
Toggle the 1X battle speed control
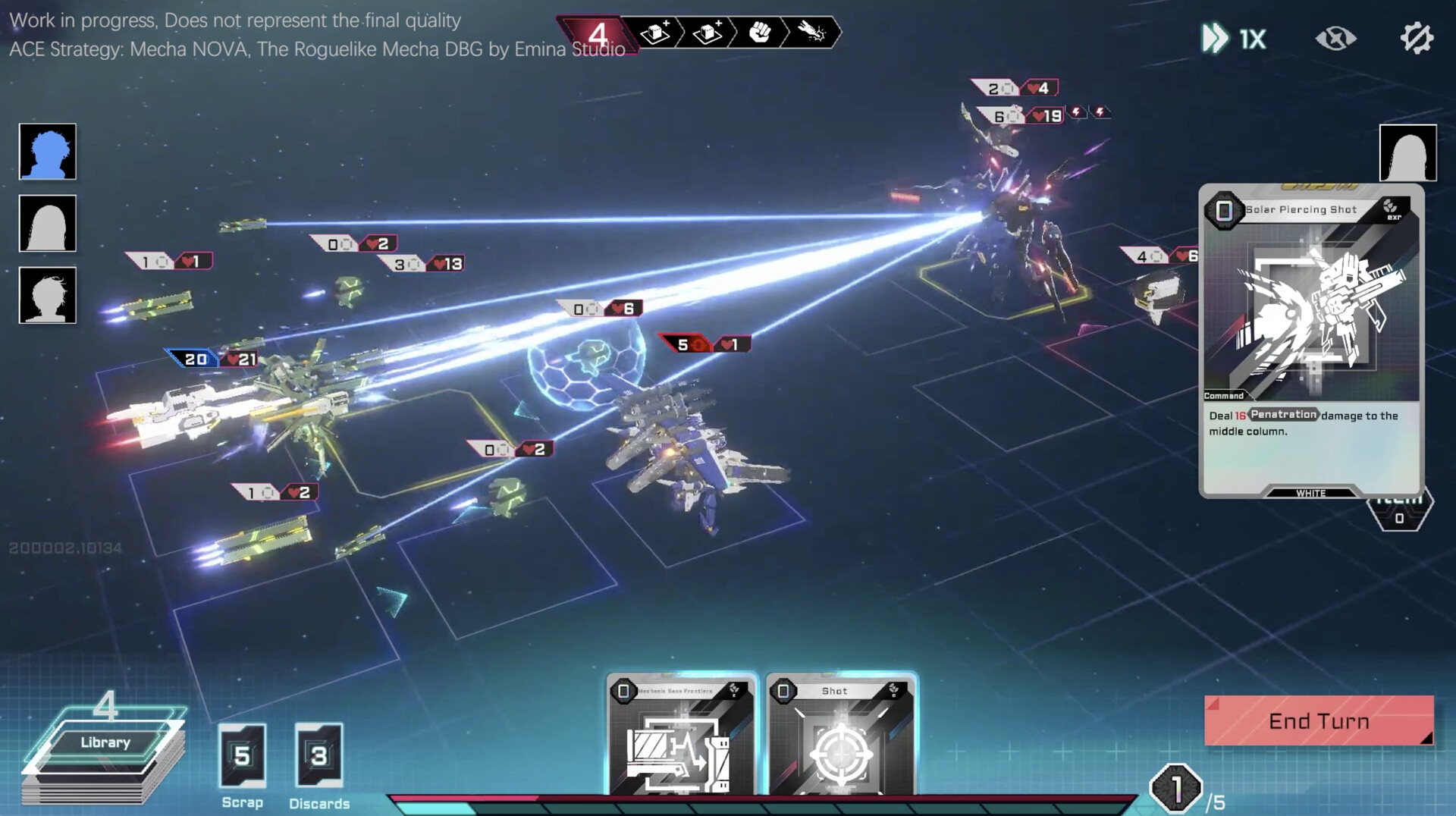(1228, 39)
